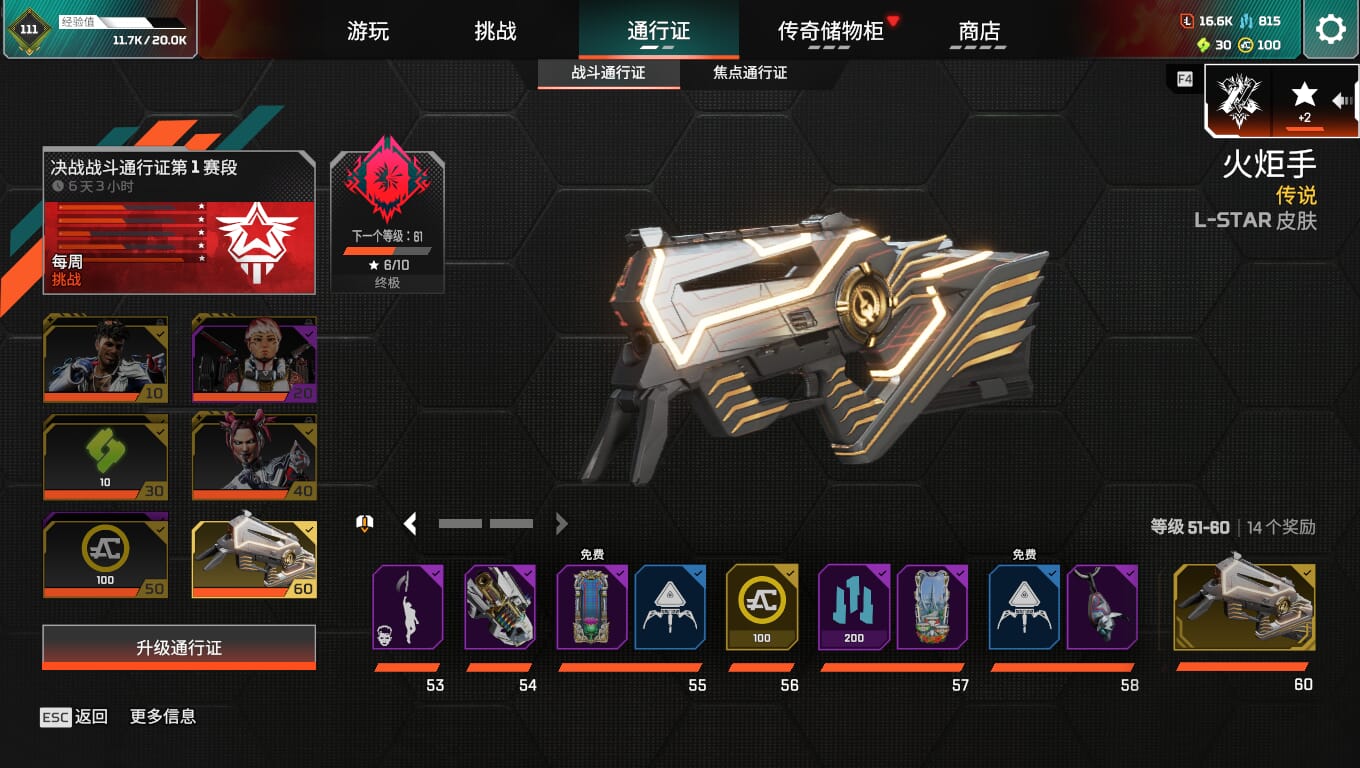Viewport: 1360px width, 768px height.
Task: Show previous reward page with left arrow
Action: pyautogui.click(x=410, y=523)
